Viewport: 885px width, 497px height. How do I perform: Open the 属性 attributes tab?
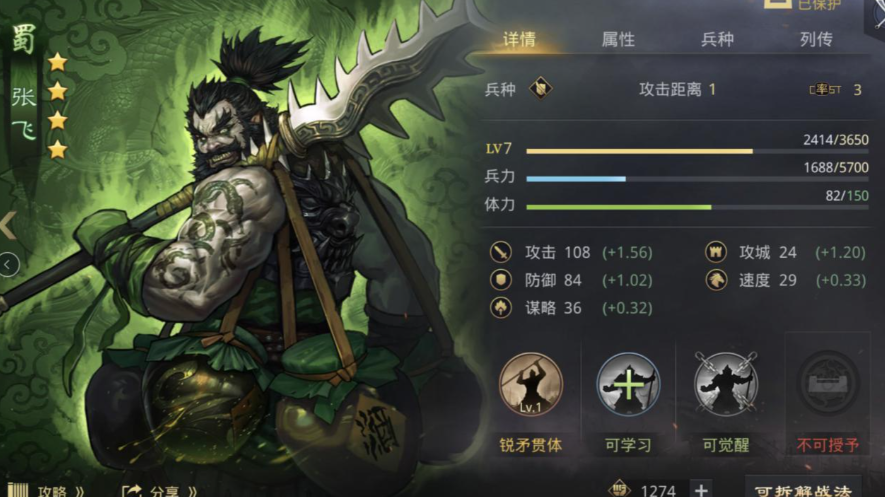point(618,40)
